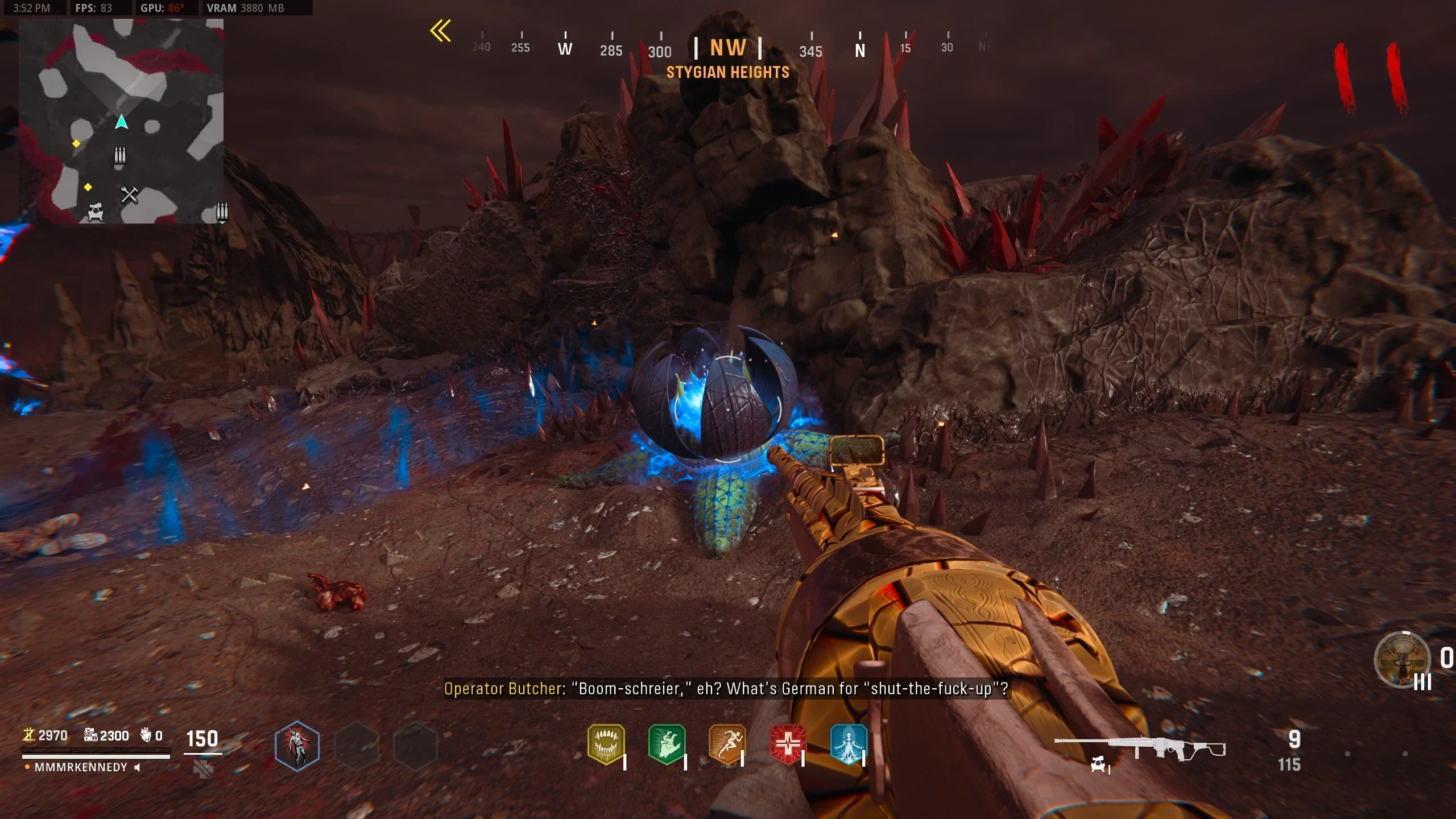1456x819 pixels.
Task: Click the minimap in the corner
Action: click(x=121, y=121)
